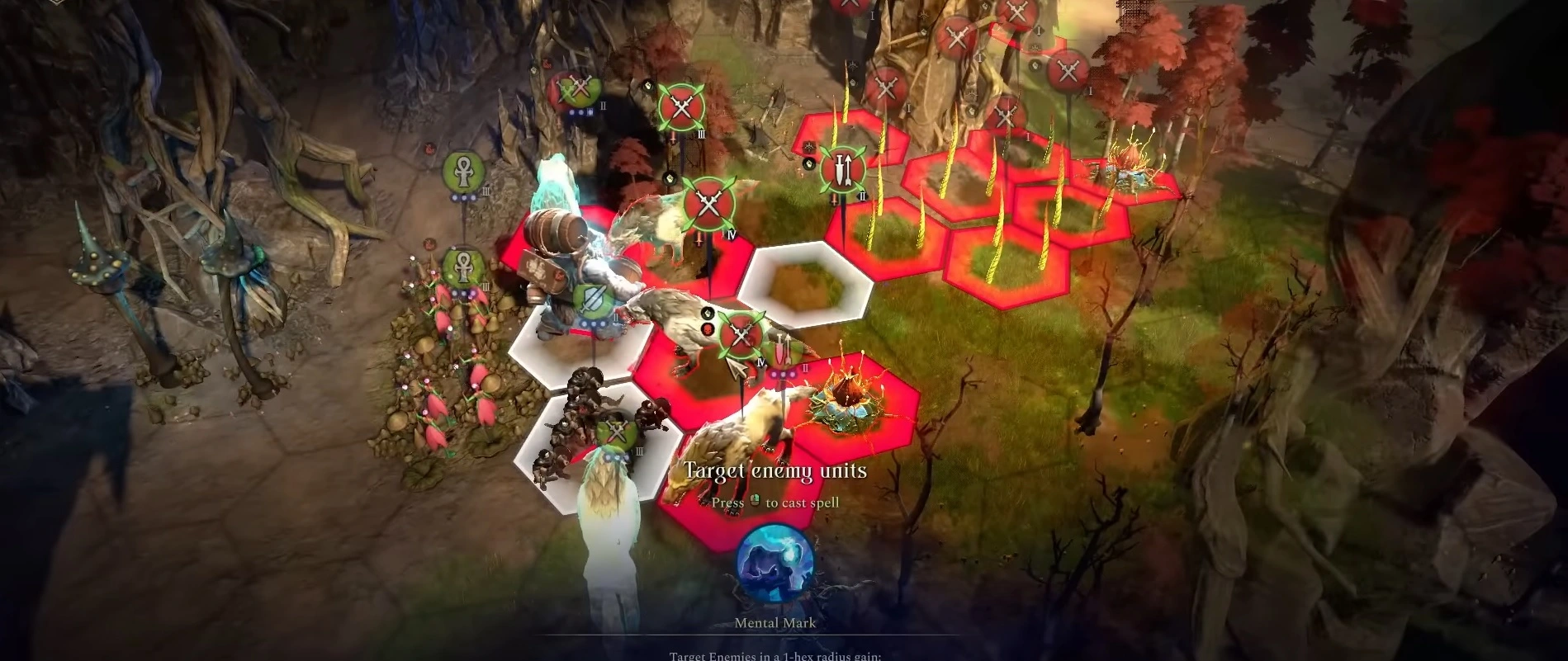Target the crossed-swords marker beside the red skull
The height and width of the screenshot is (661, 1568).
[x=741, y=334]
